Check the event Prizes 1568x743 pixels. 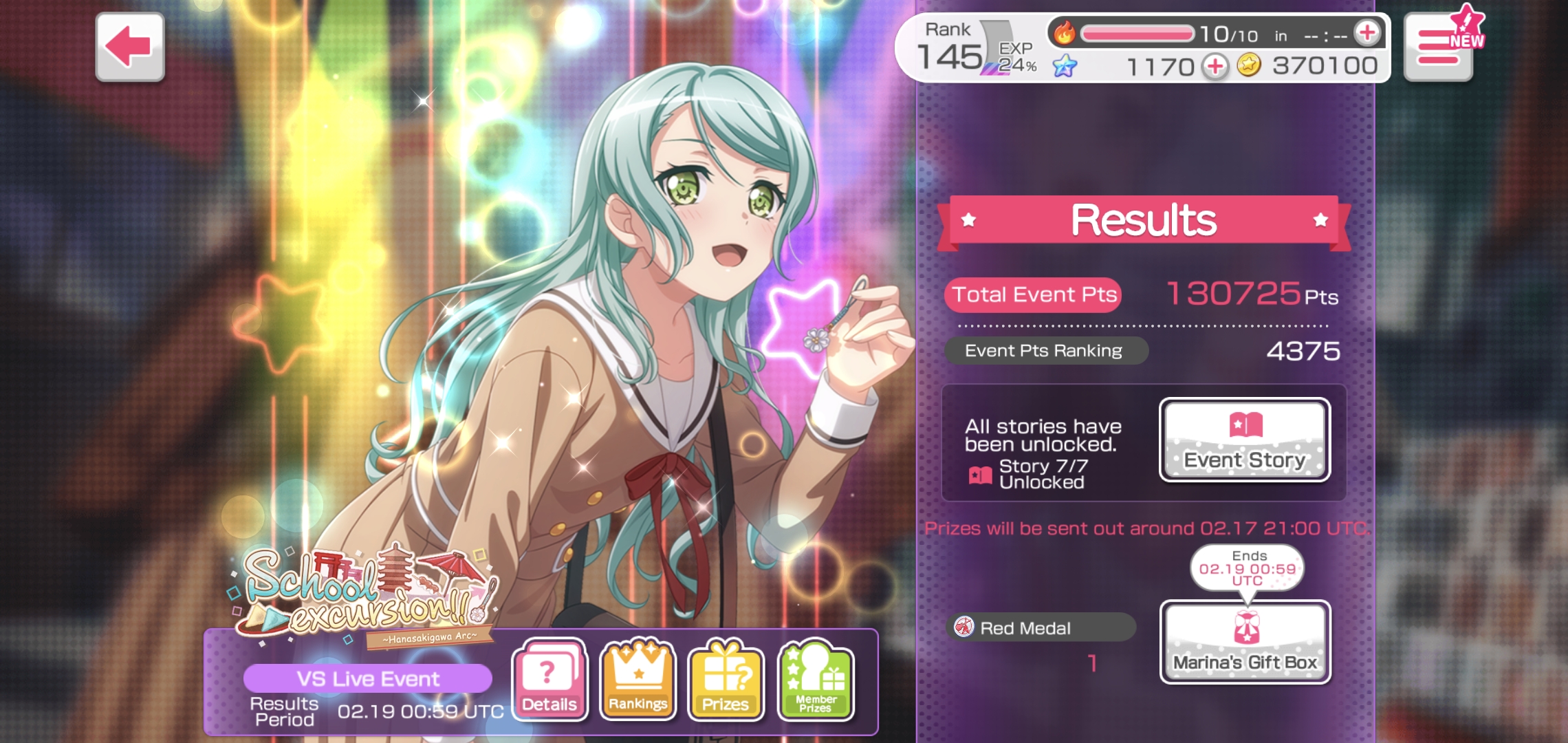point(726,680)
